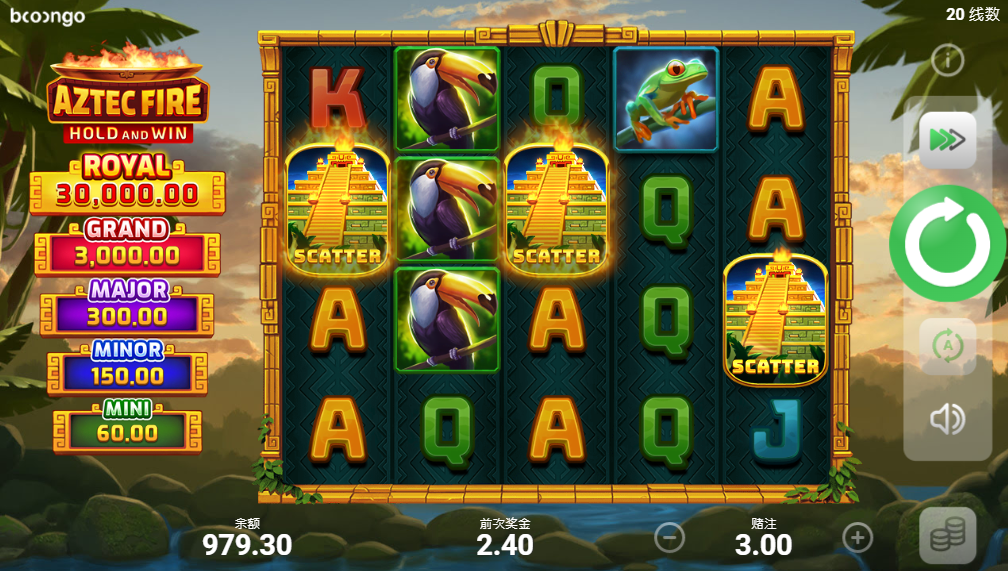
Task: Decrease the bet with minus button
Action: tap(669, 538)
